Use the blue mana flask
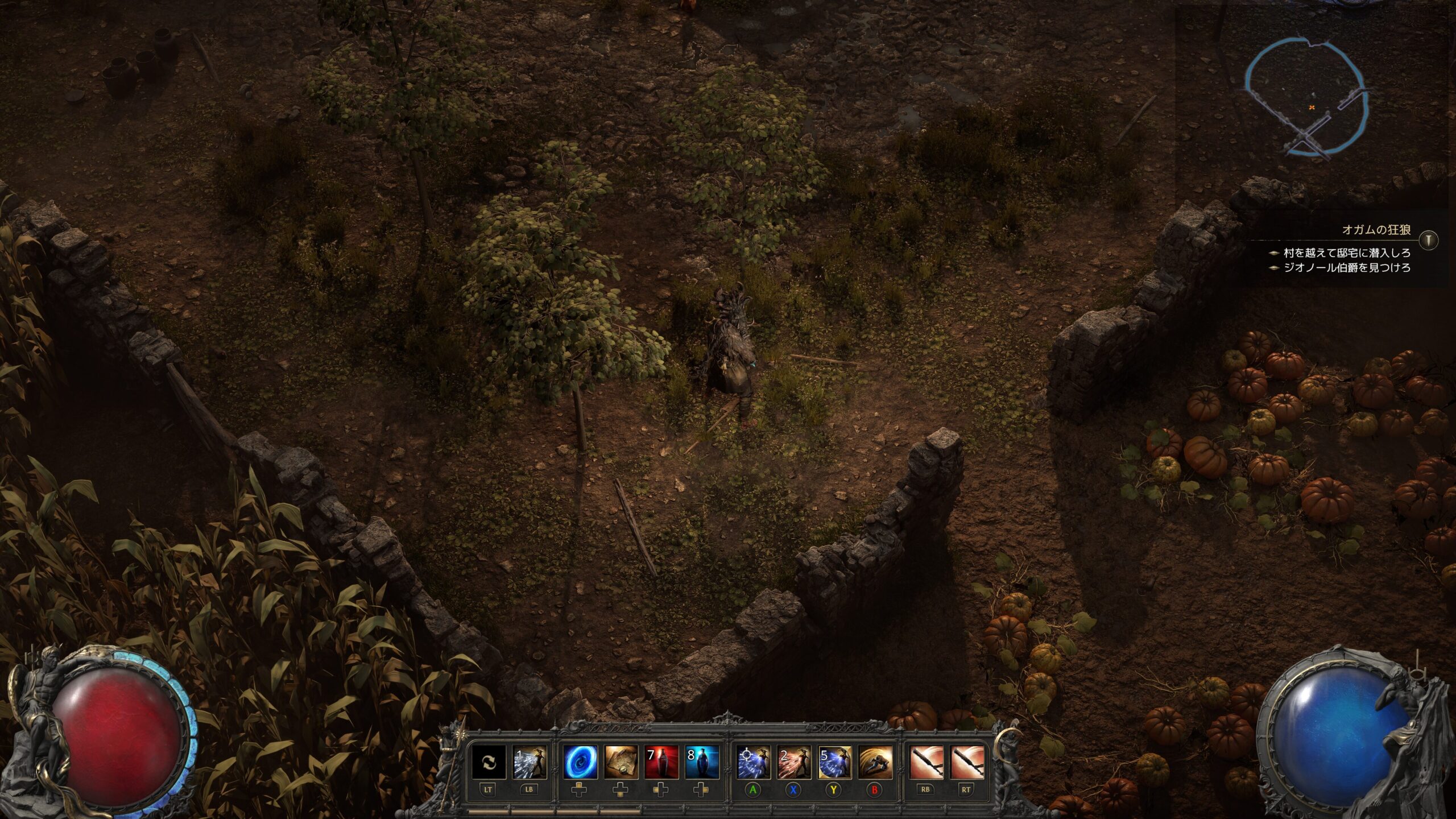The height and width of the screenshot is (819, 1456). tap(702, 763)
